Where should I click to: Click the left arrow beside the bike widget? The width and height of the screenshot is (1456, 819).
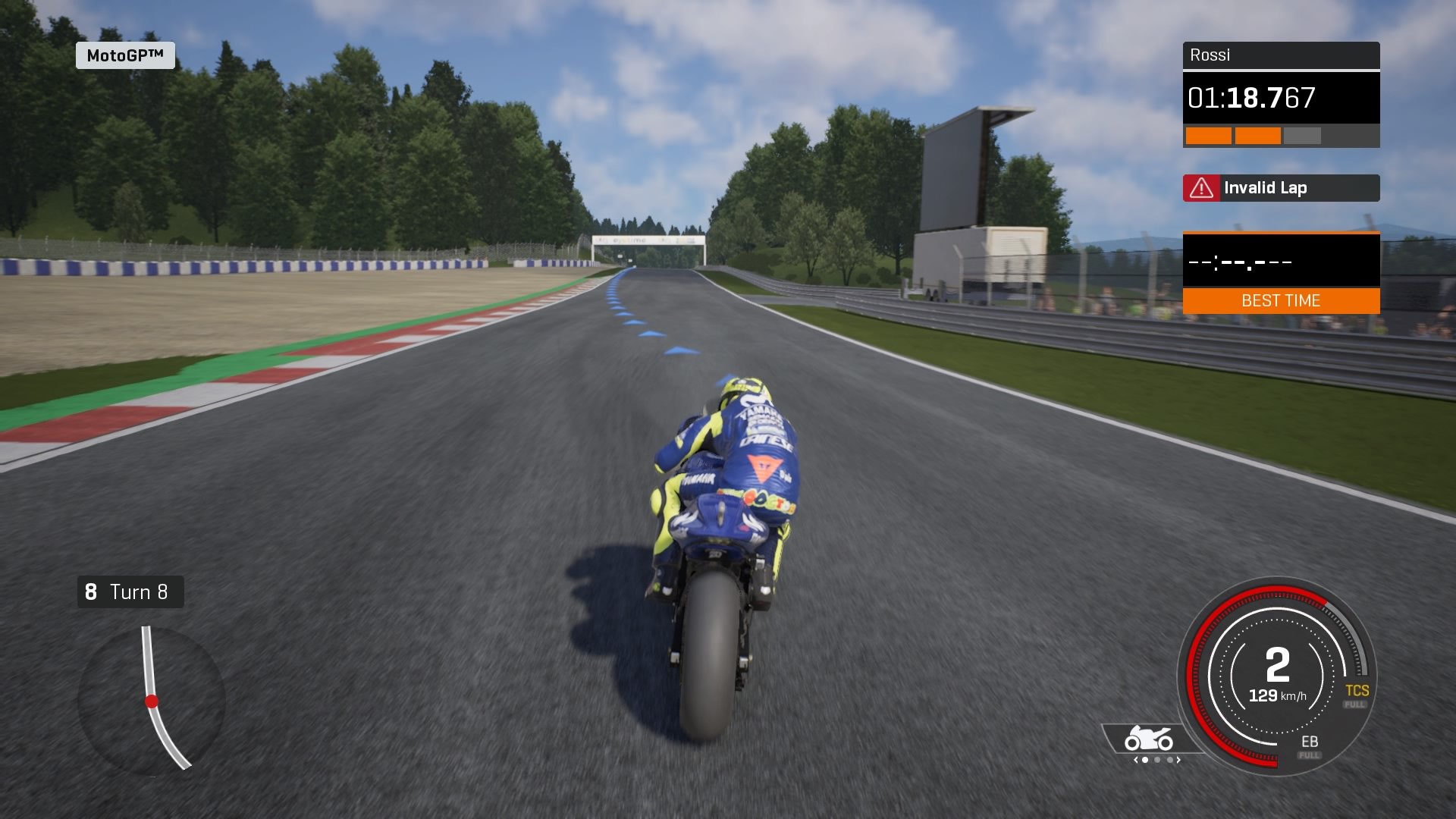pyautogui.click(x=1135, y=760)
